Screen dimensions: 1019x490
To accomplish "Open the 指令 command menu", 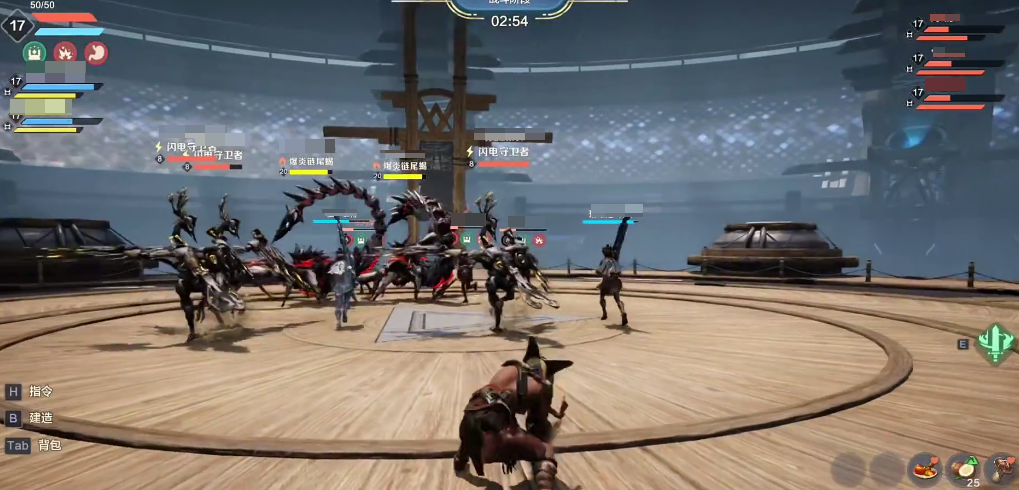I will 40,391.
